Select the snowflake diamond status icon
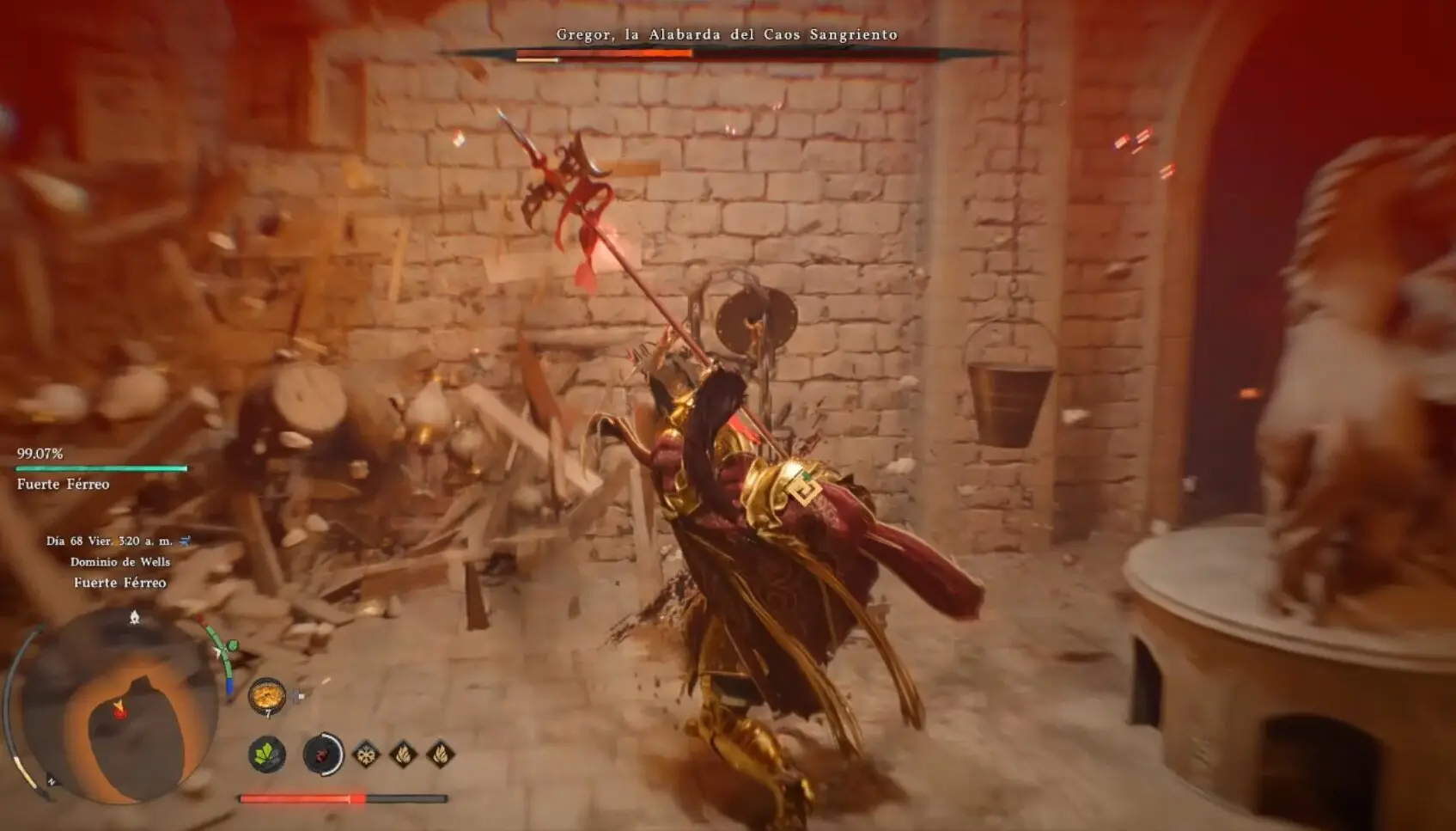The height and width of the screenshot is (831, 1456). (x=367, y=755)
